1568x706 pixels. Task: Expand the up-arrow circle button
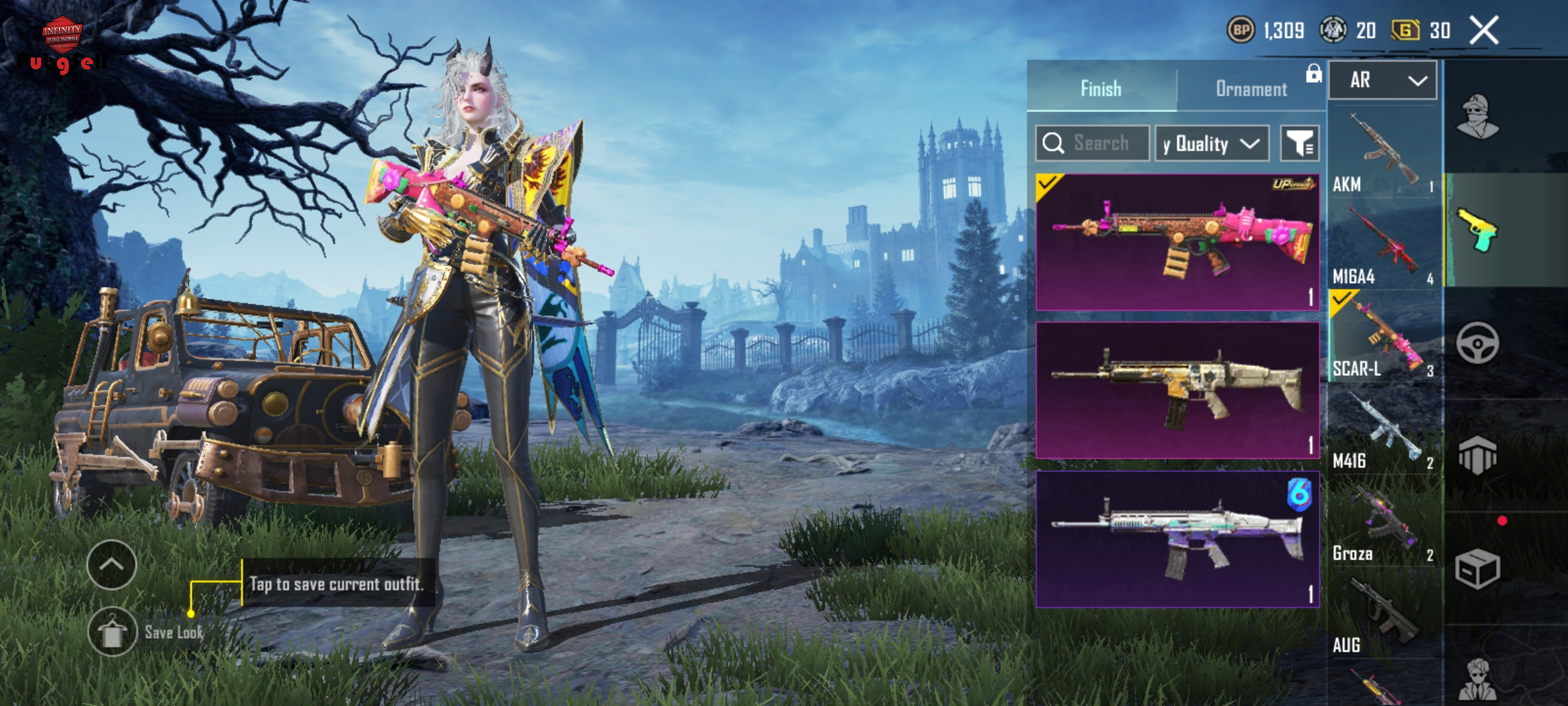tap(112, 565)
